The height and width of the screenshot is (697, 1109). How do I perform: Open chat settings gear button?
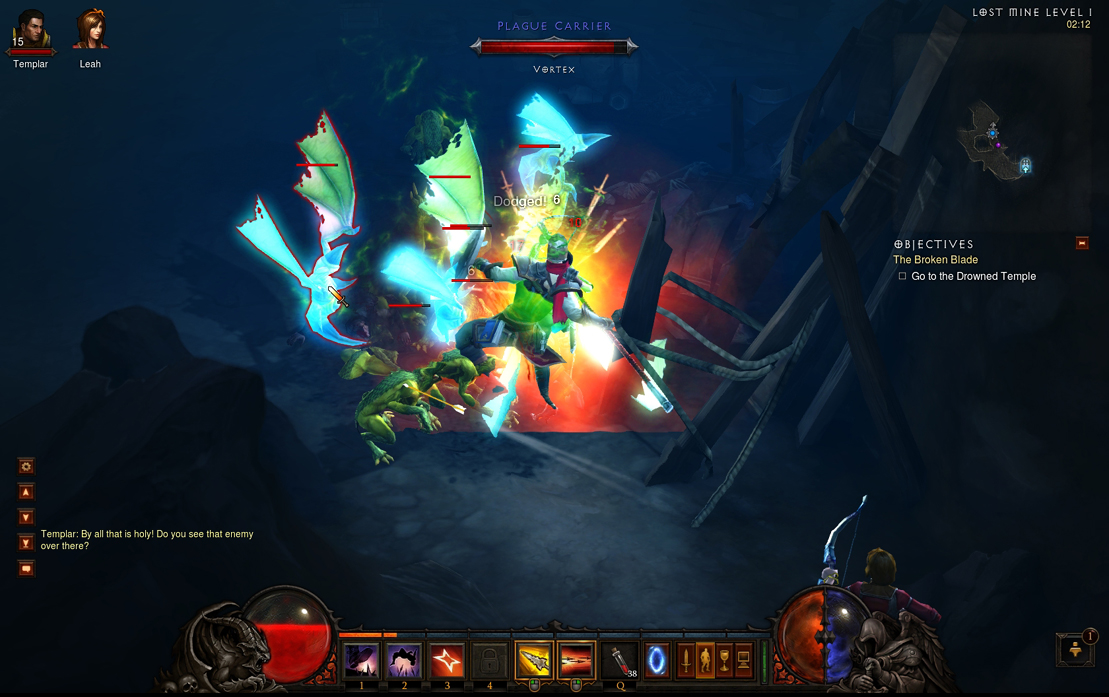pos(27,466)
